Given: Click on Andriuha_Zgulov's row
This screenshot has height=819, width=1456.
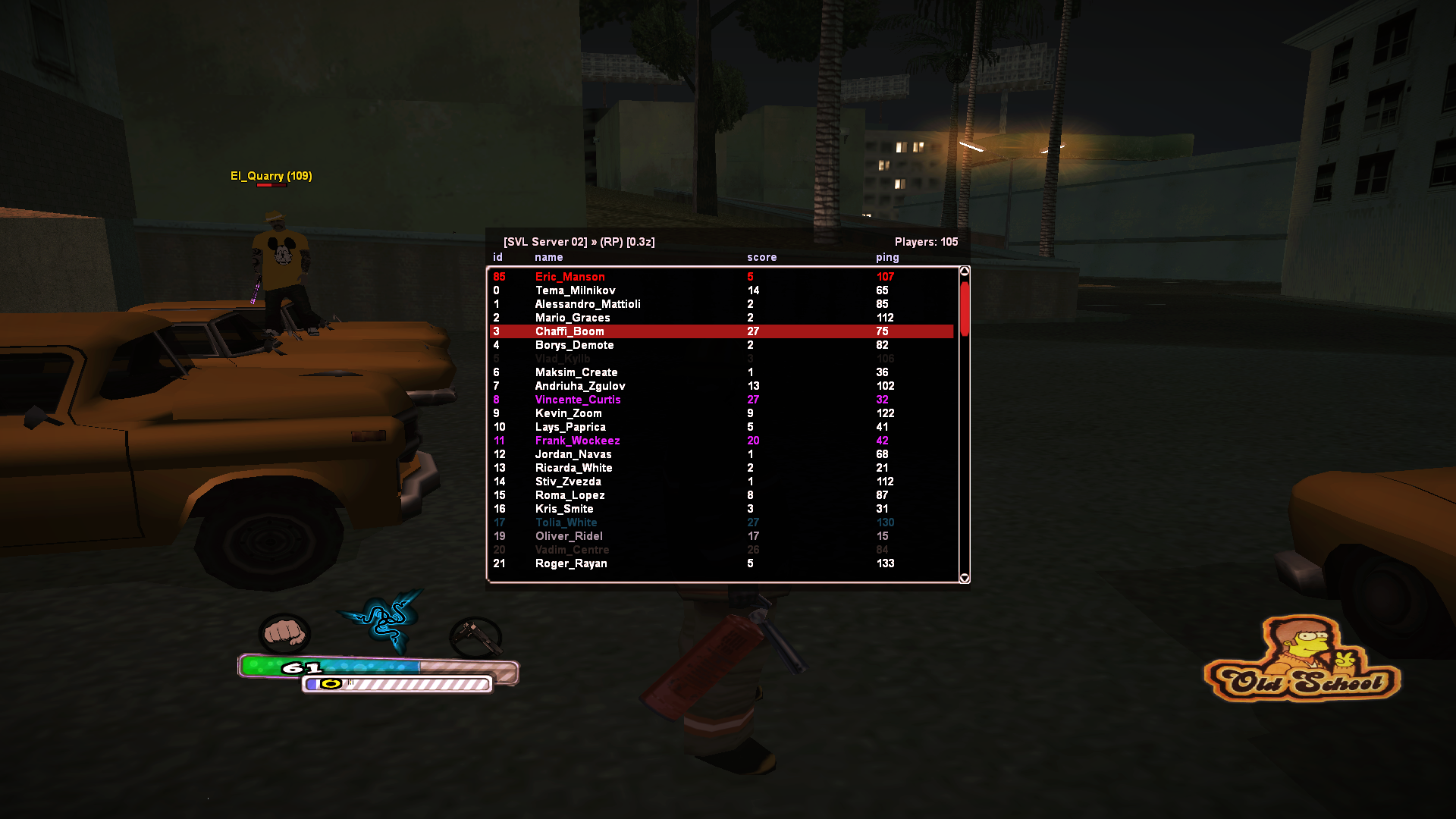Looking at the screenshot, I should 580,386.
